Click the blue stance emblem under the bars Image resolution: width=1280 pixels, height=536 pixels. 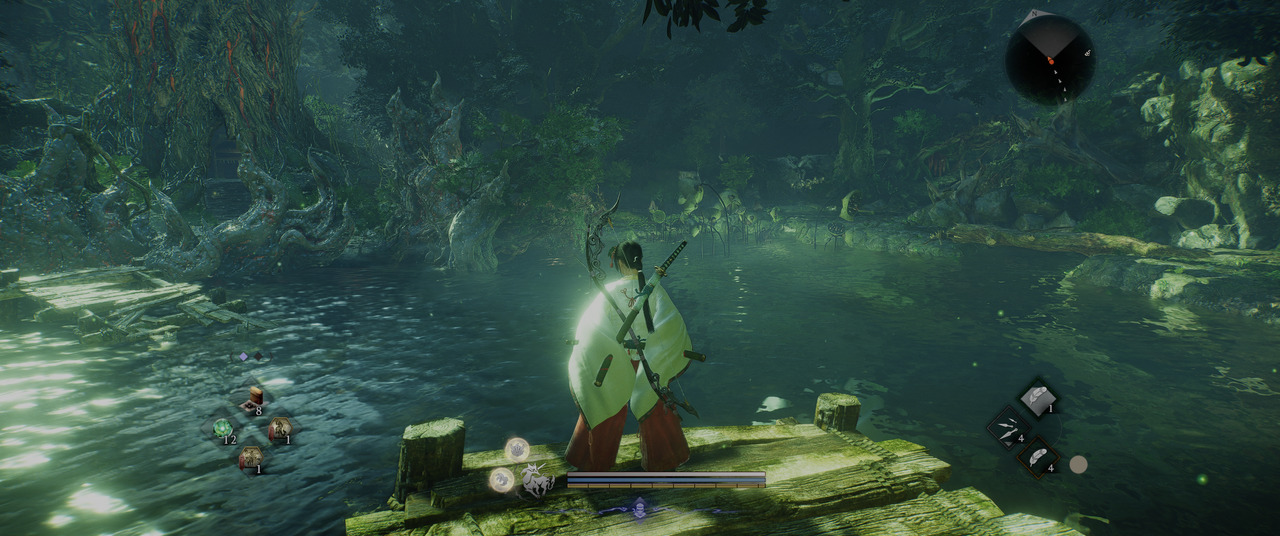(638, 508)
